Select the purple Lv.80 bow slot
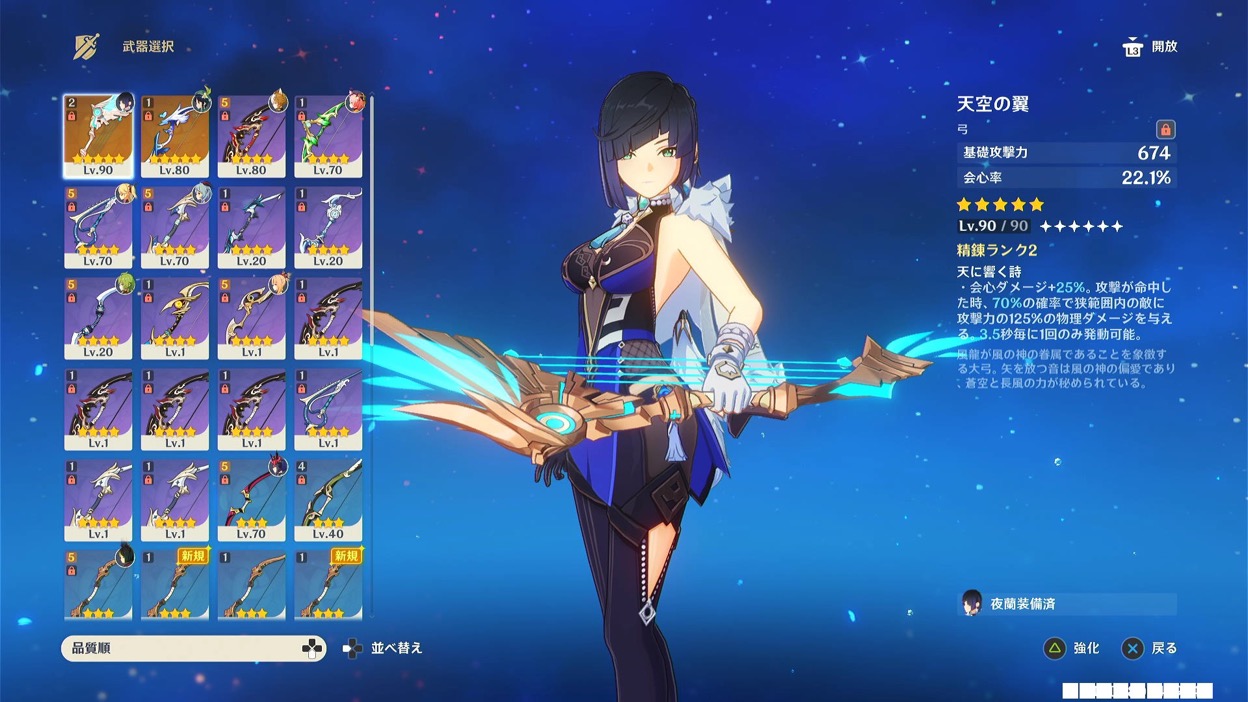 point(251,136)
